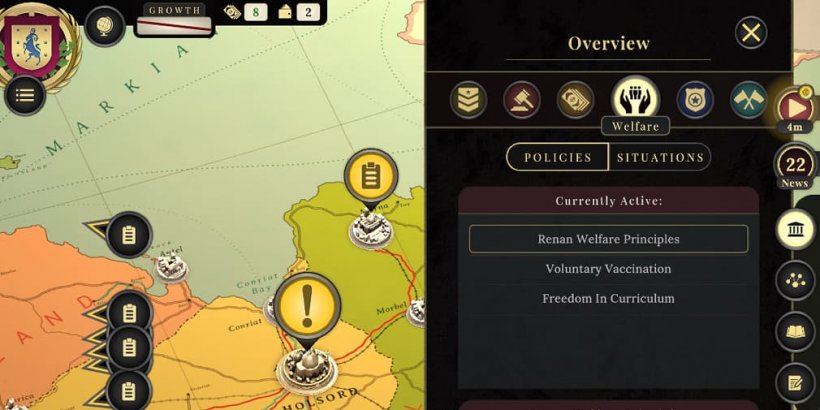
Task: Open the banknotes economy category
Action: 575,100
